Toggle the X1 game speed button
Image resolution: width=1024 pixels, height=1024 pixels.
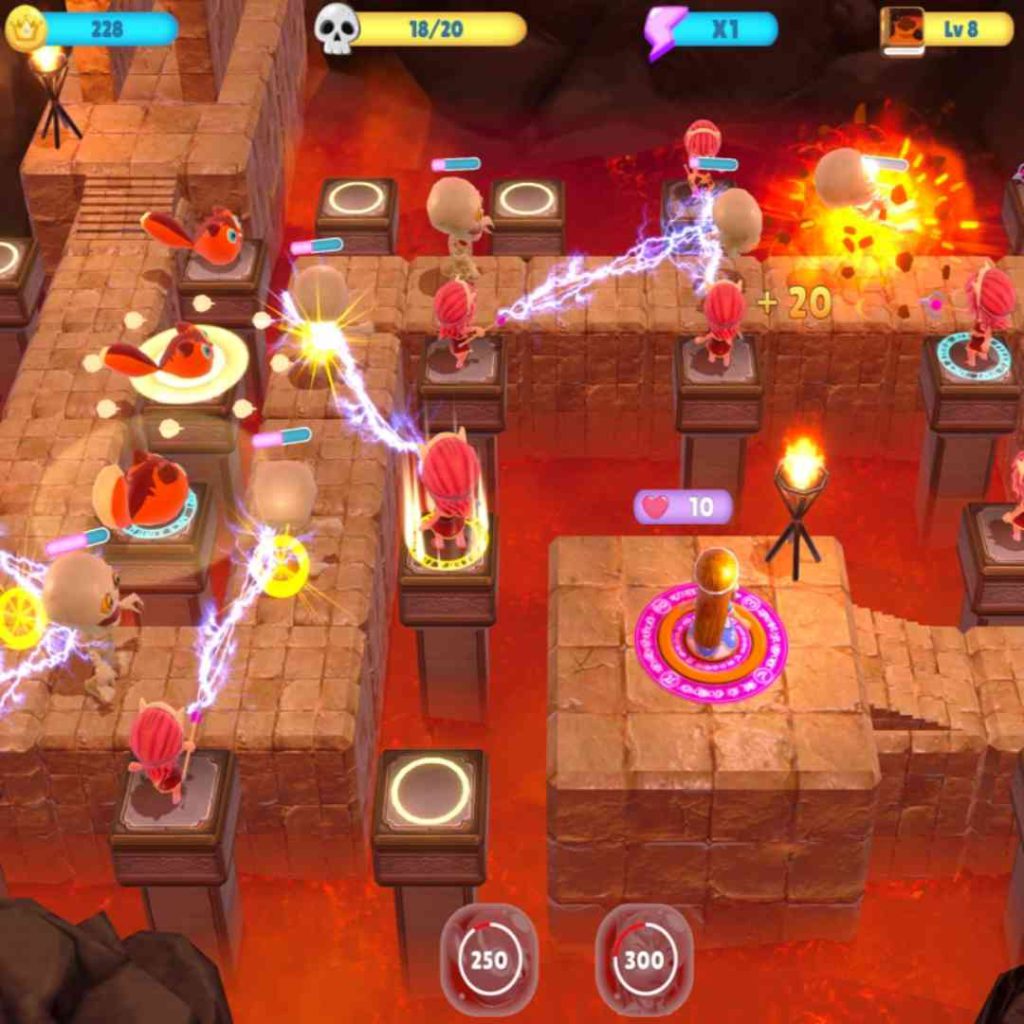point(712,29)
